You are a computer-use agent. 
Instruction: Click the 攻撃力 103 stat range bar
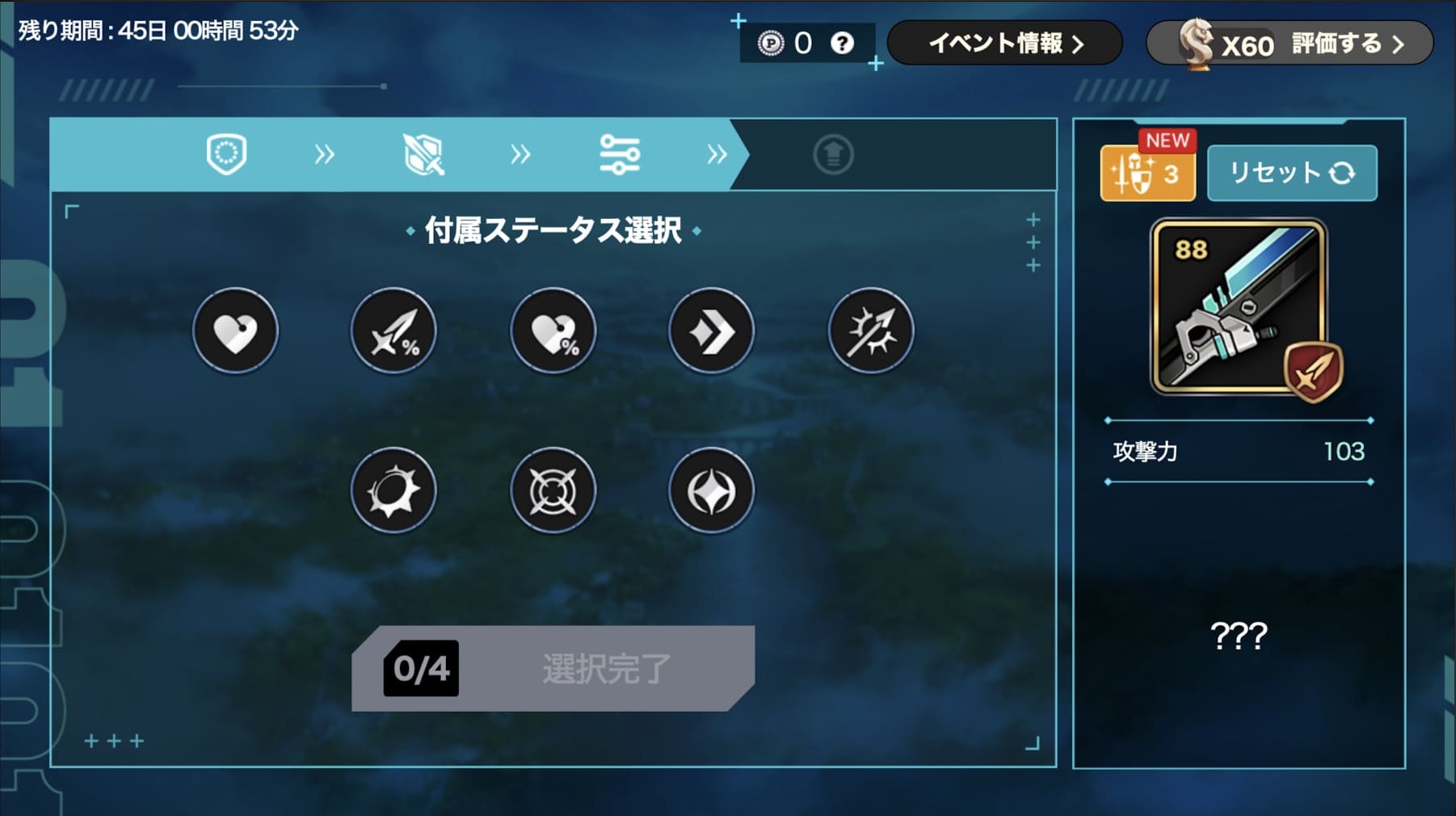coord(1238,452)
